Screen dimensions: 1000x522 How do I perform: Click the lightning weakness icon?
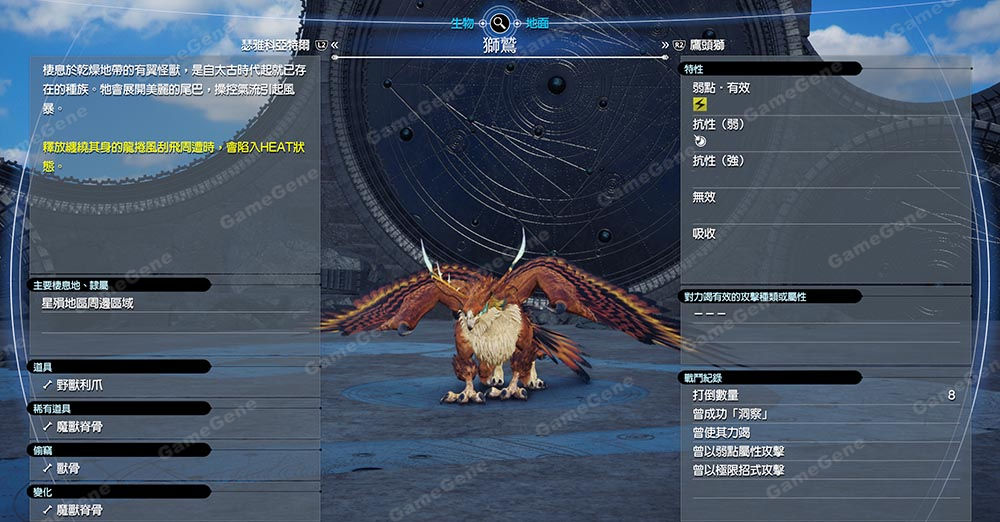[700, 104]
